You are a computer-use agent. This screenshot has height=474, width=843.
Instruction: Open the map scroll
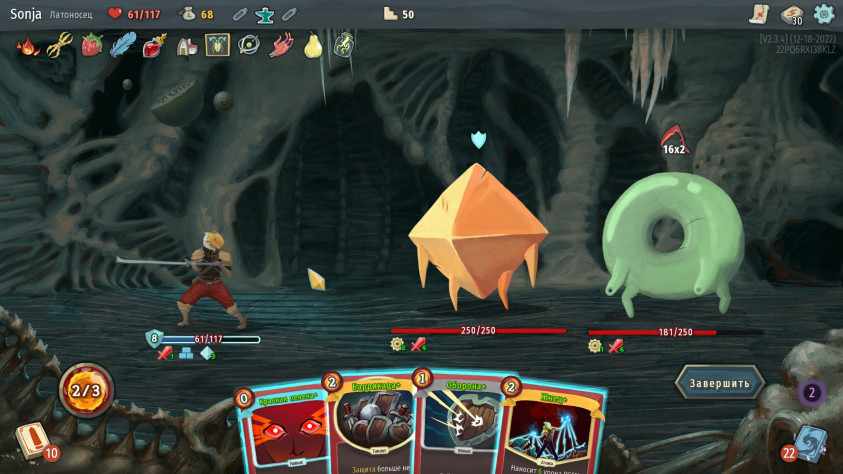click(759, 14)
